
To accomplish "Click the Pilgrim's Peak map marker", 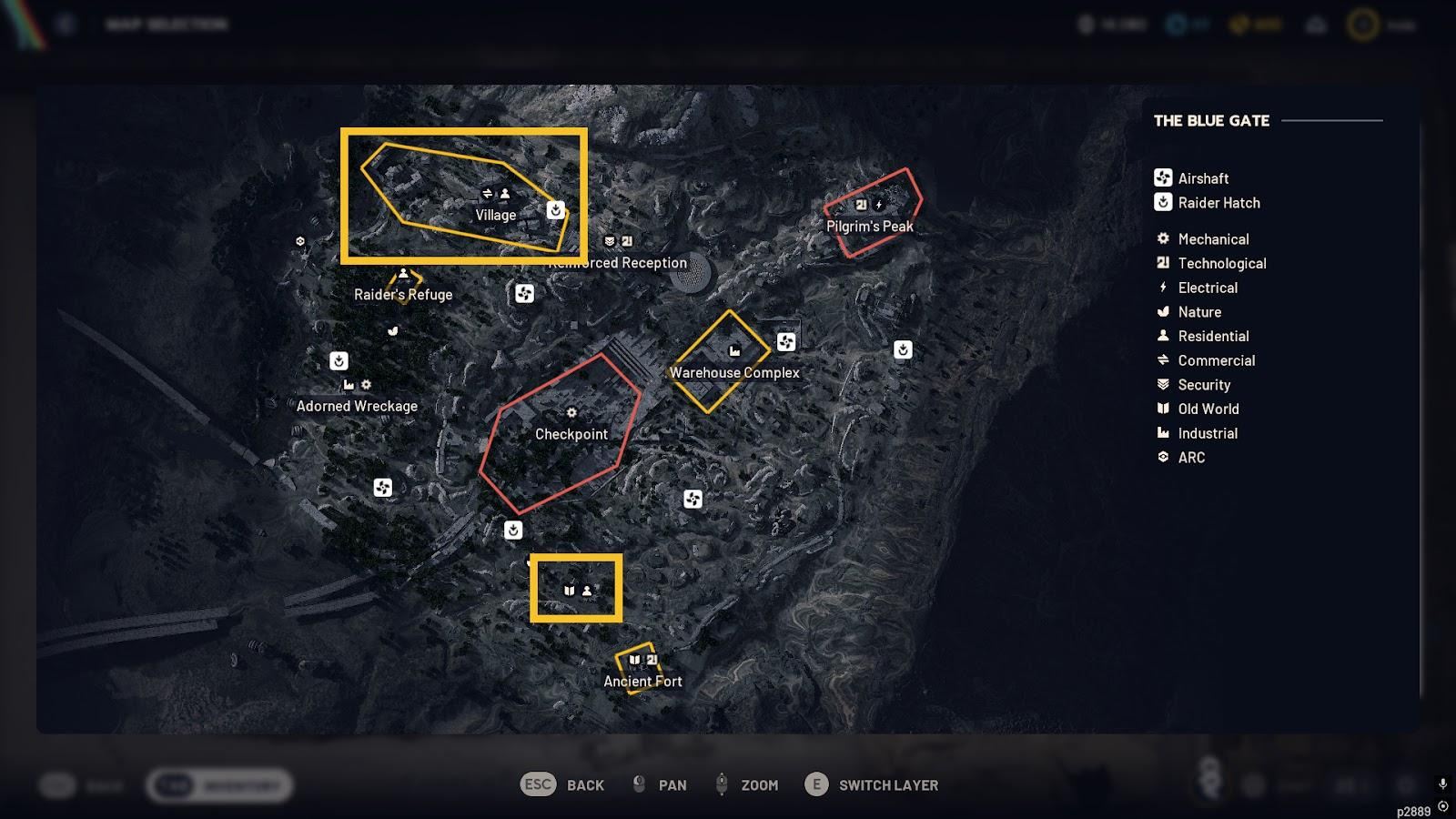I will (x=869, y=226).
